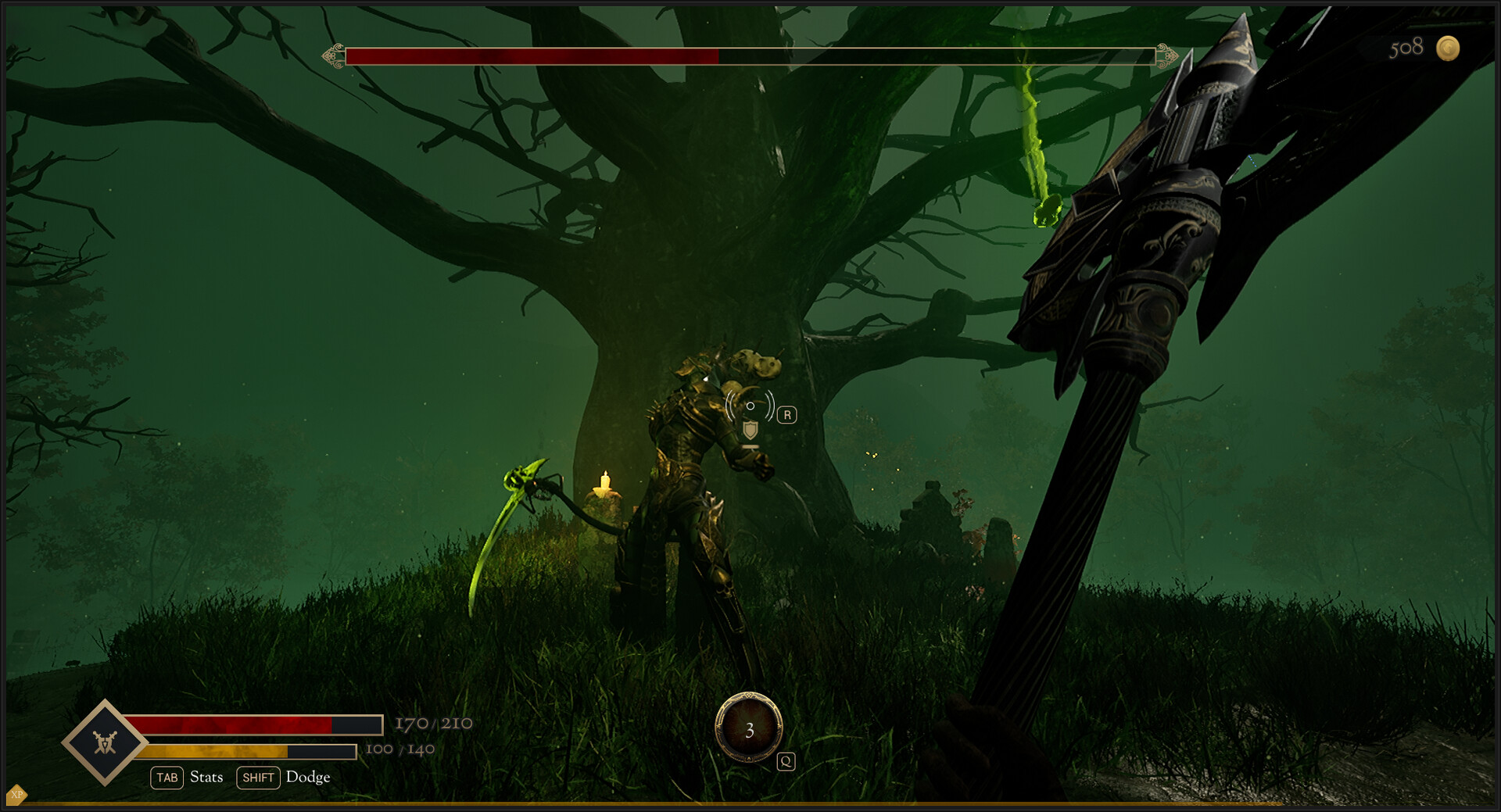
Task: Click the shield icon below the crosshair
Action: click(752, 428)
